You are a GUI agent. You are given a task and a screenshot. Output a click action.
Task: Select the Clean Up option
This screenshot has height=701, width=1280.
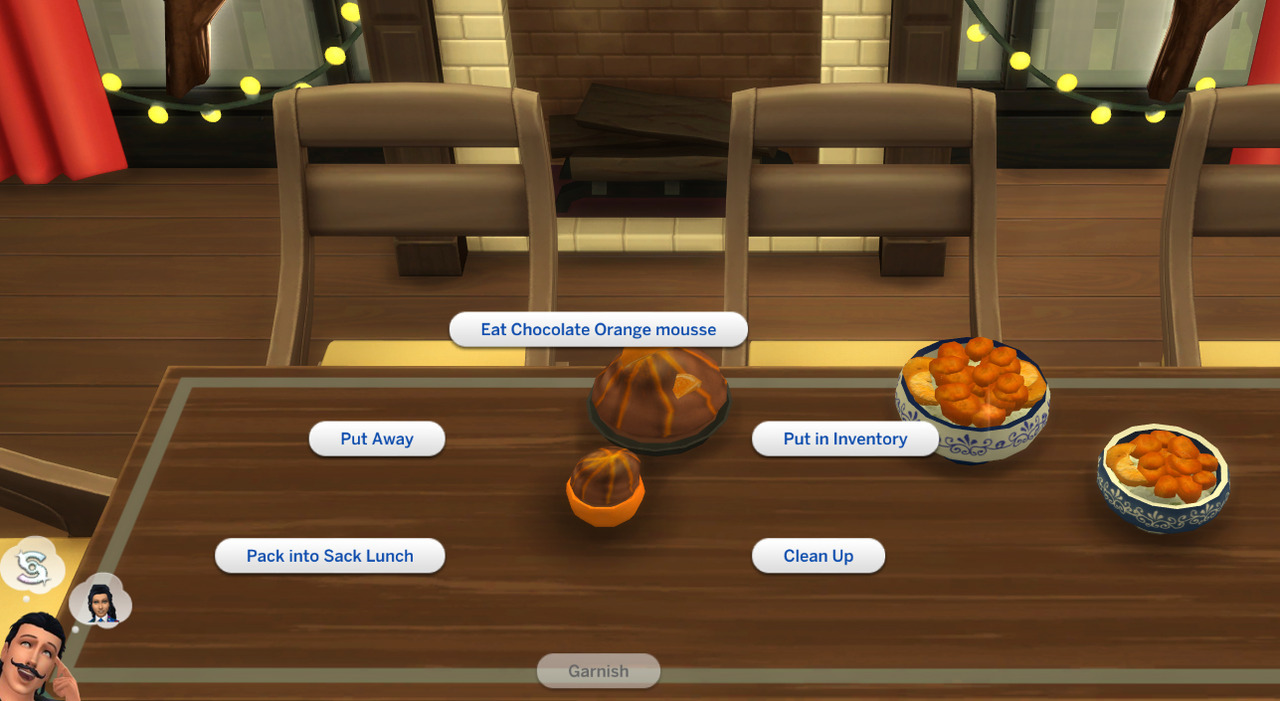(x=818, y=556)
